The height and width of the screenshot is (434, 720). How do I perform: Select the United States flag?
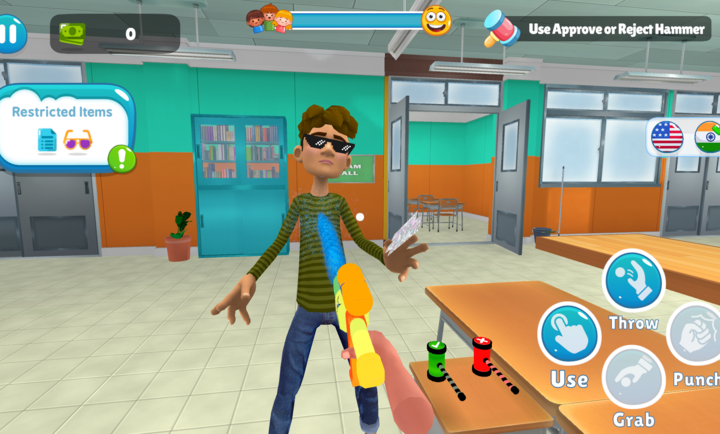[667, 136]
